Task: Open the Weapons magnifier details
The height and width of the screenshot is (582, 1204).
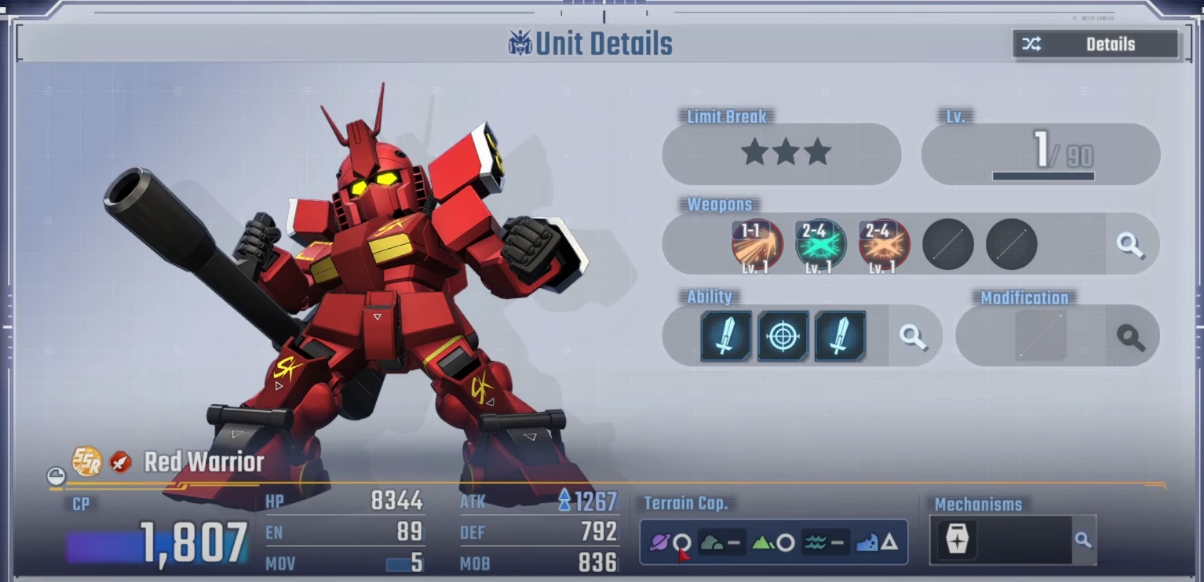Action: (1130, 244)
